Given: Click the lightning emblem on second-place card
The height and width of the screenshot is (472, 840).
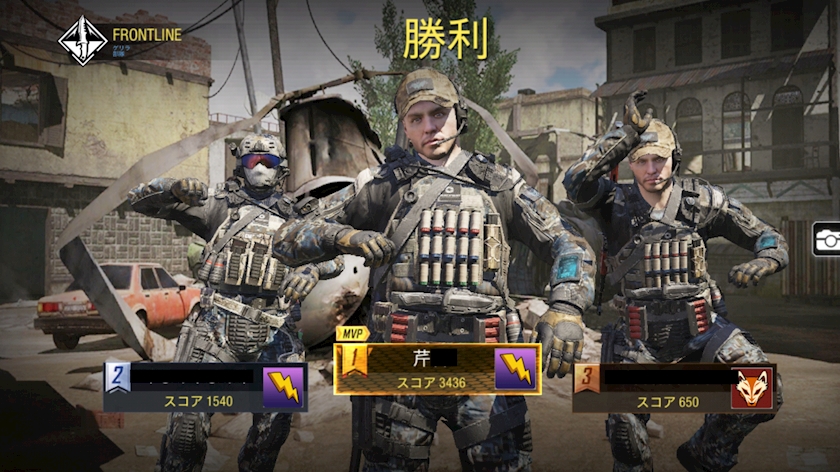Looking at the screenshot, I should 284,387.
